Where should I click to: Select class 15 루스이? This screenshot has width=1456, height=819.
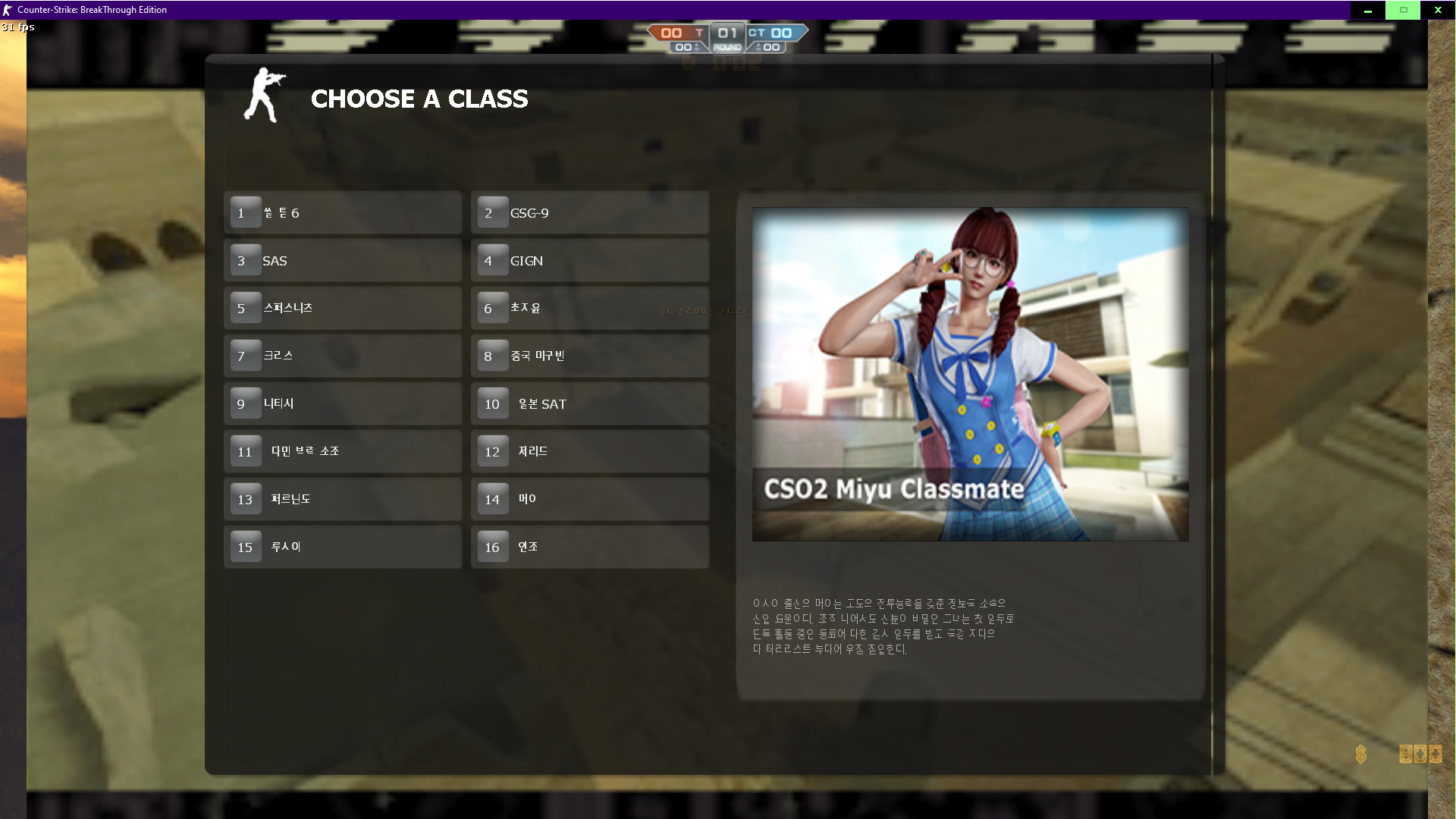(x=342, y=546)
